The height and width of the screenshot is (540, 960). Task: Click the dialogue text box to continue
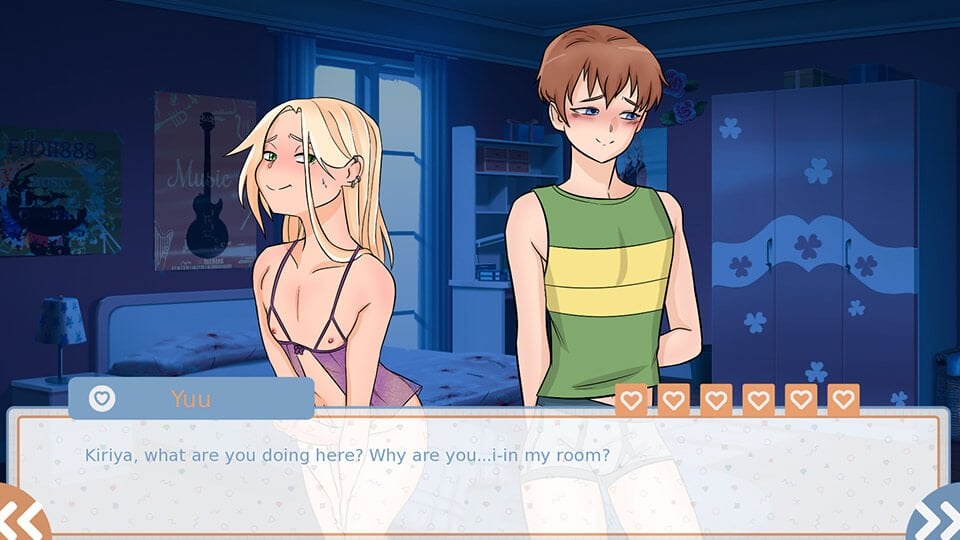click(x=478, y=472)
